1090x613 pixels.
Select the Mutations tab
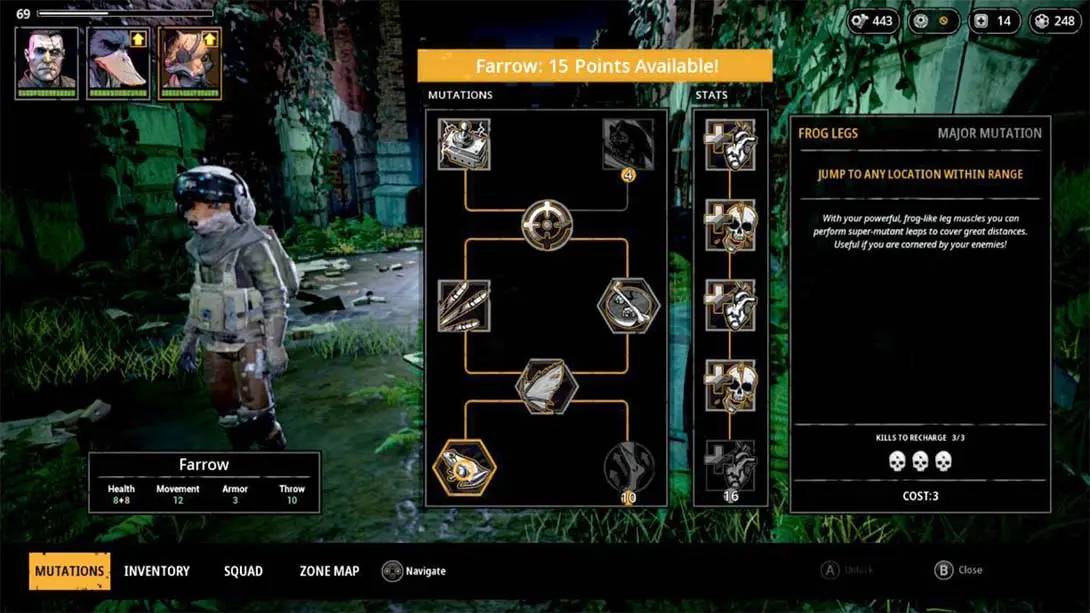pyautogui.click(x=70, y=571)
